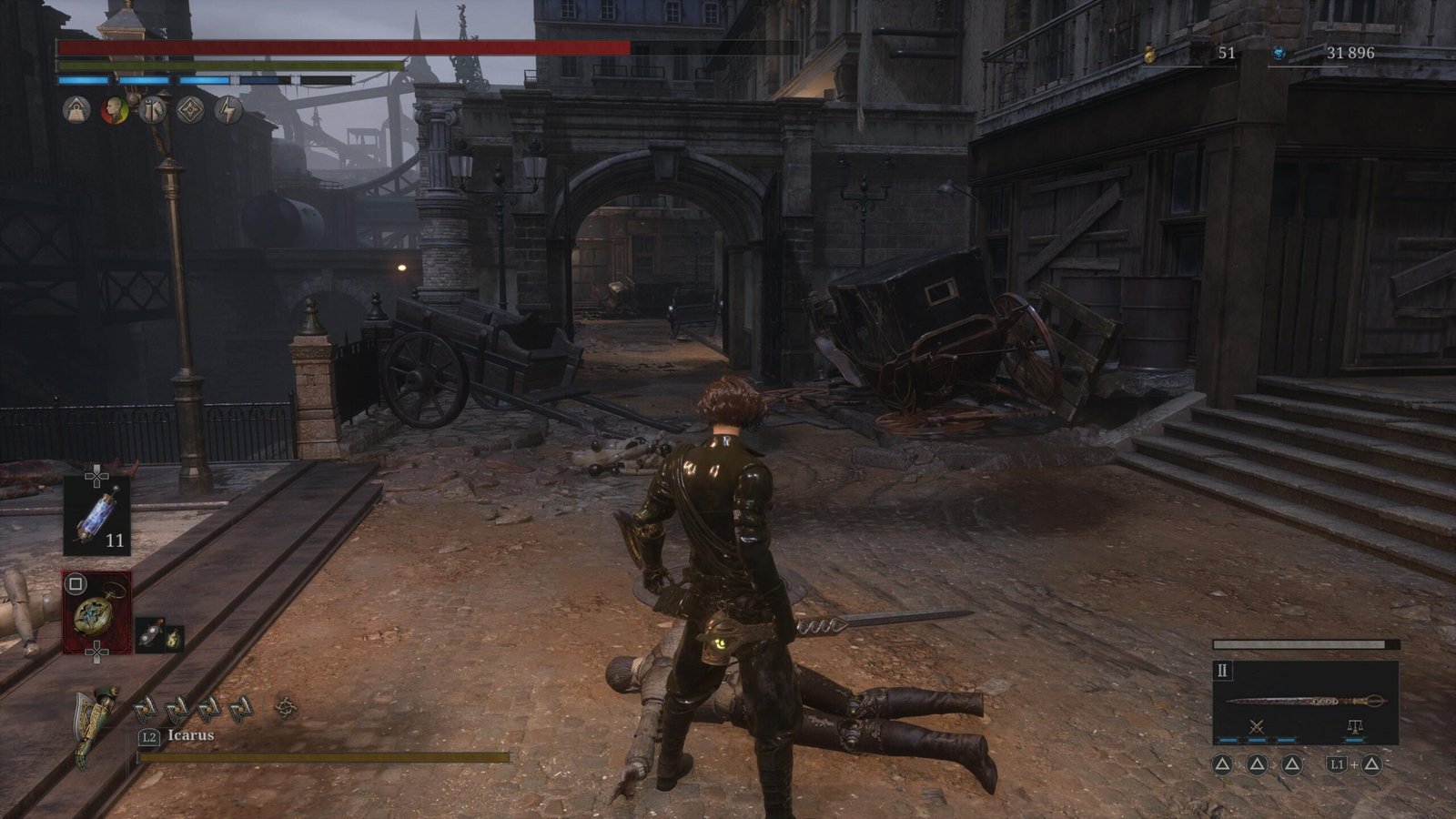Inspect the split shield status icon
This screenshot has width=1456, height=819.
tap(152, 110)
